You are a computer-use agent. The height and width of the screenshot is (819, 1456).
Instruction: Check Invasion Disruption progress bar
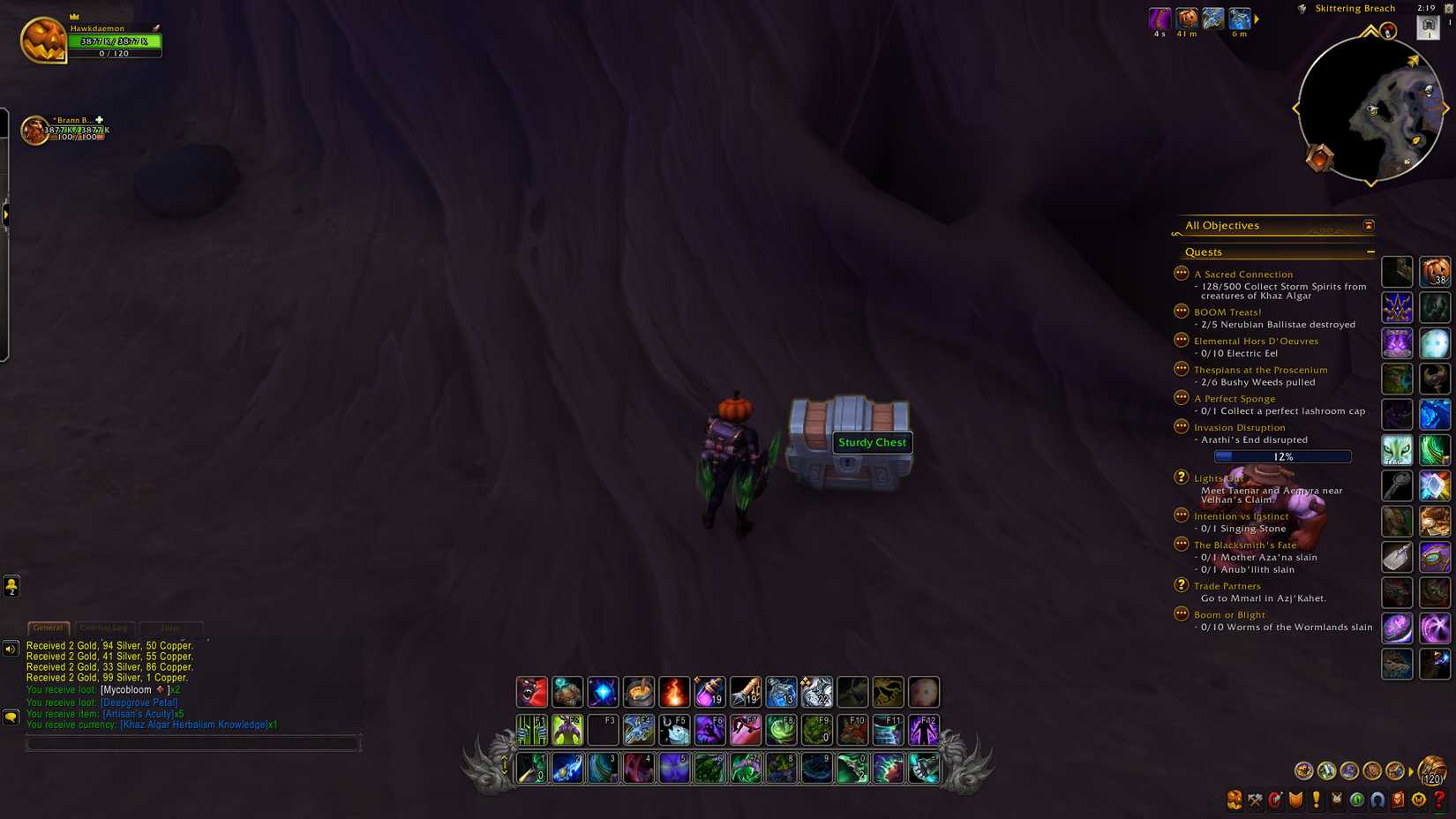tap(1281, 456)
